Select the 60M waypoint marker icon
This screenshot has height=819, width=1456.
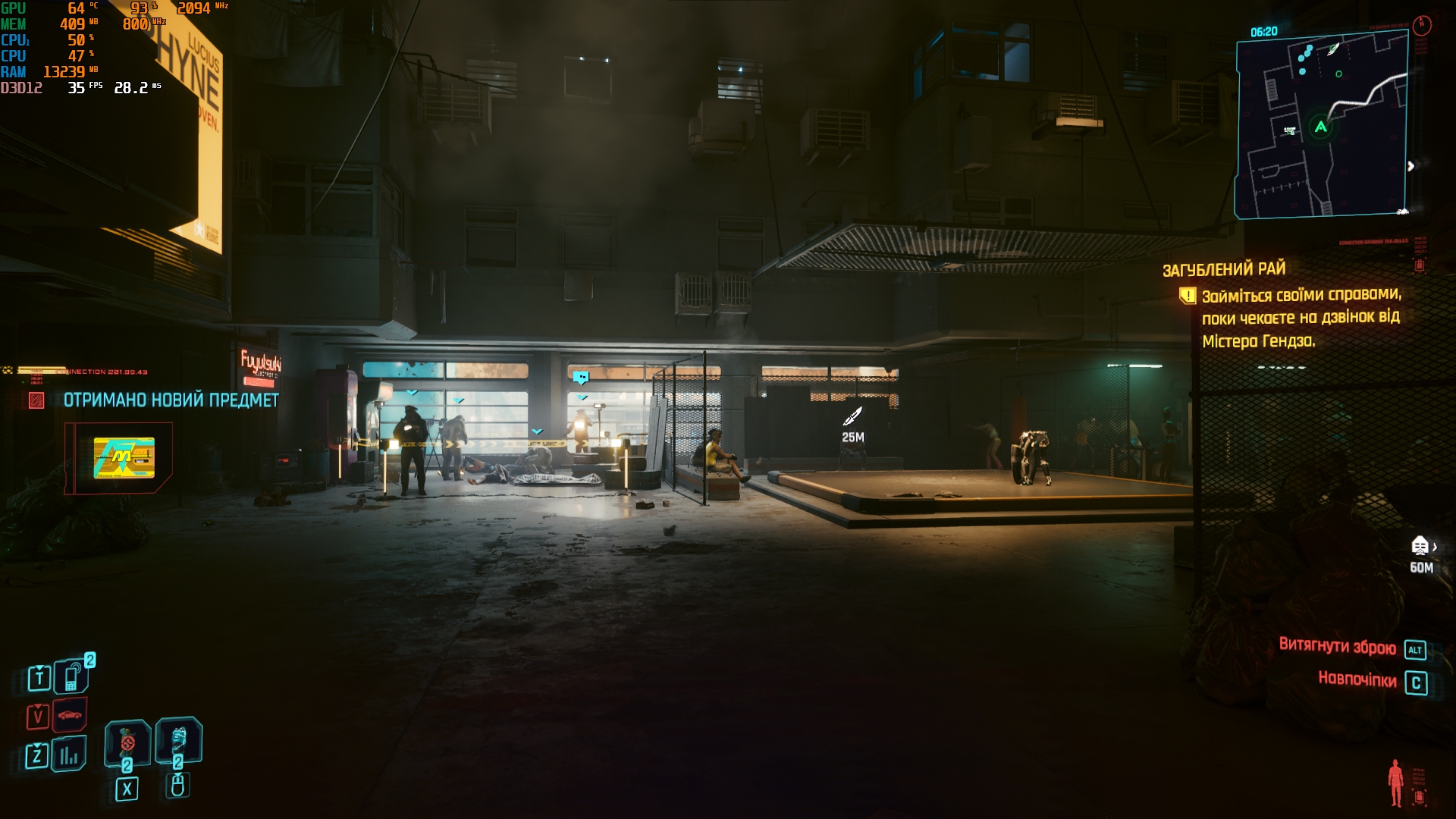tap(1420, 546)
